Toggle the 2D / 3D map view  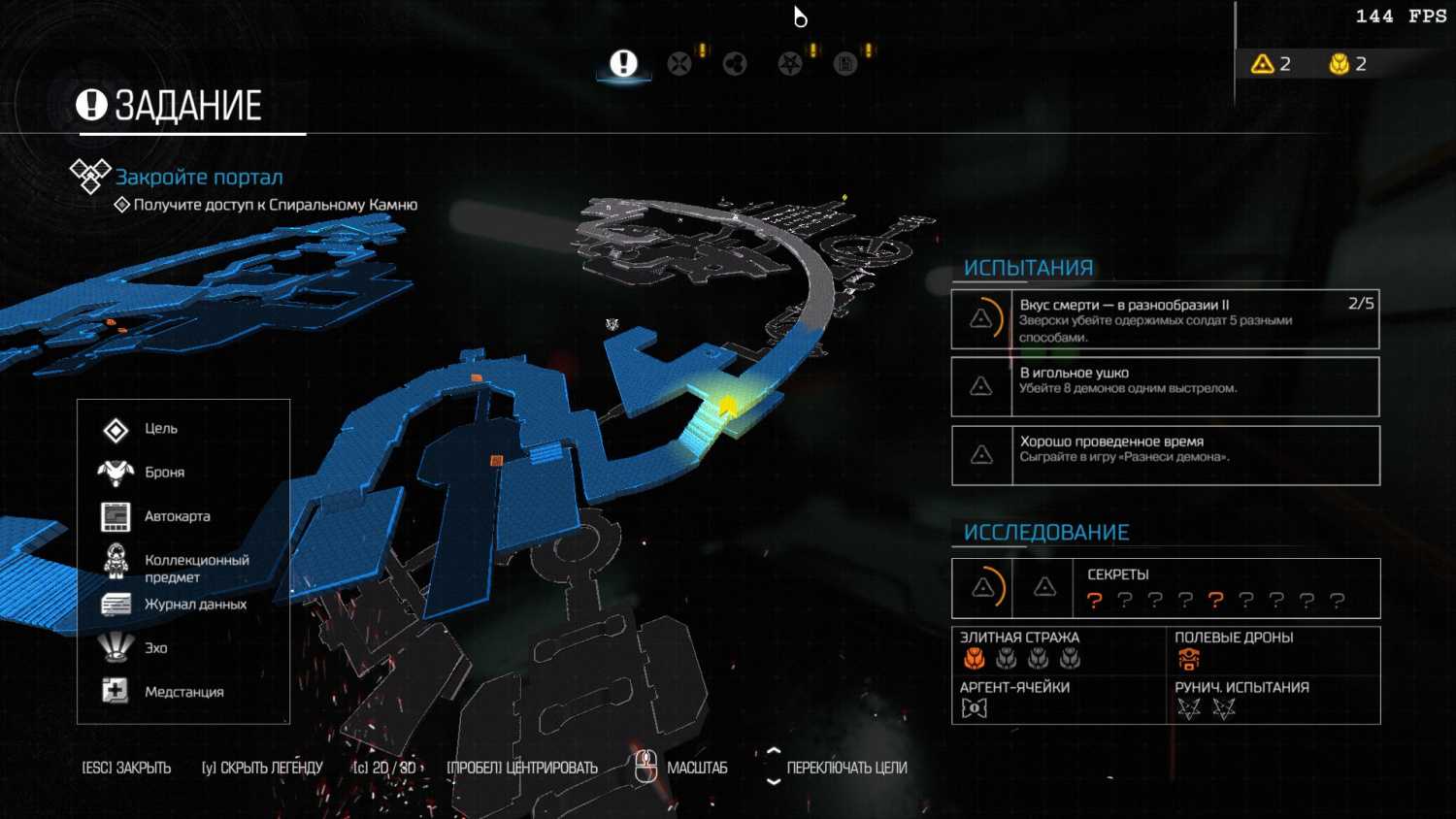(384, 768)
